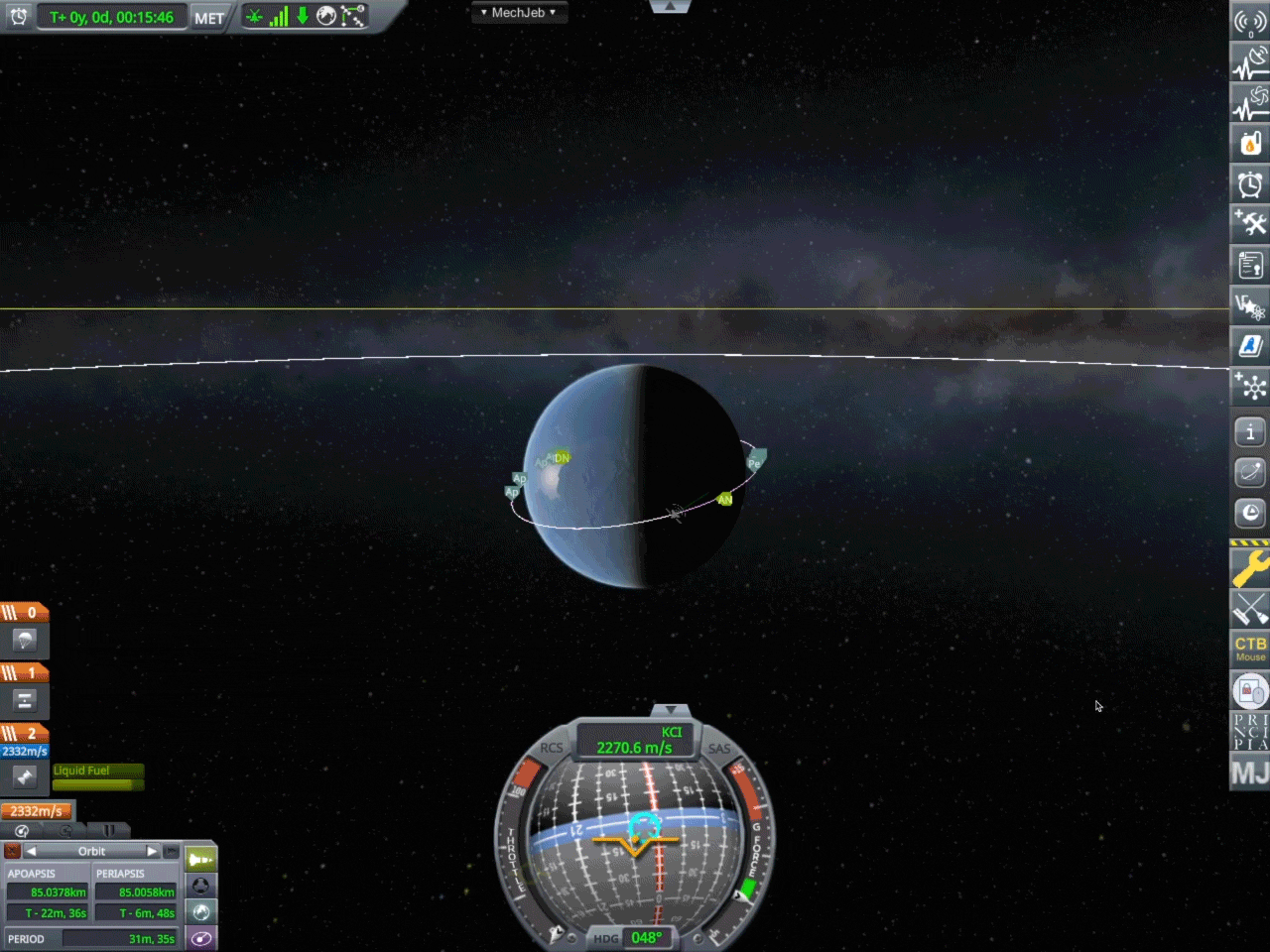1270x952 pixels.
Task: Open the MechJeb dropdown at top center
Action: click(x=519, y=12)
